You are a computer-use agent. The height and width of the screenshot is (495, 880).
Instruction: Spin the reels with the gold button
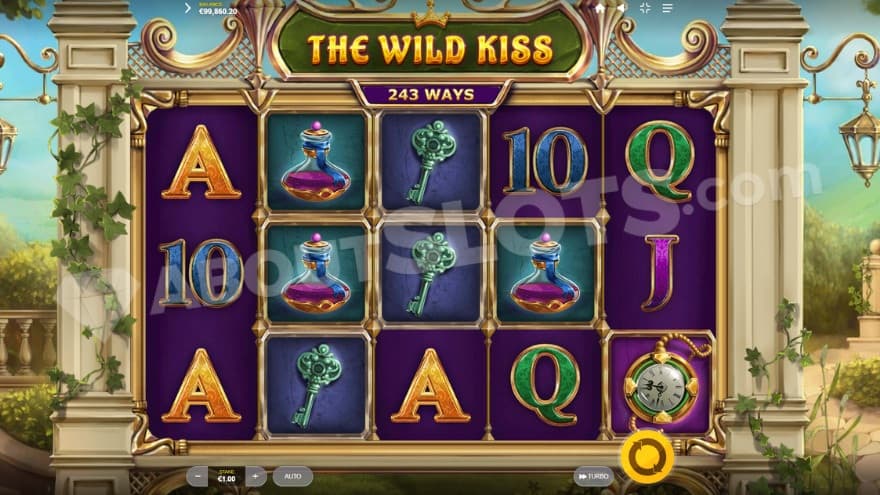point(646,457)
